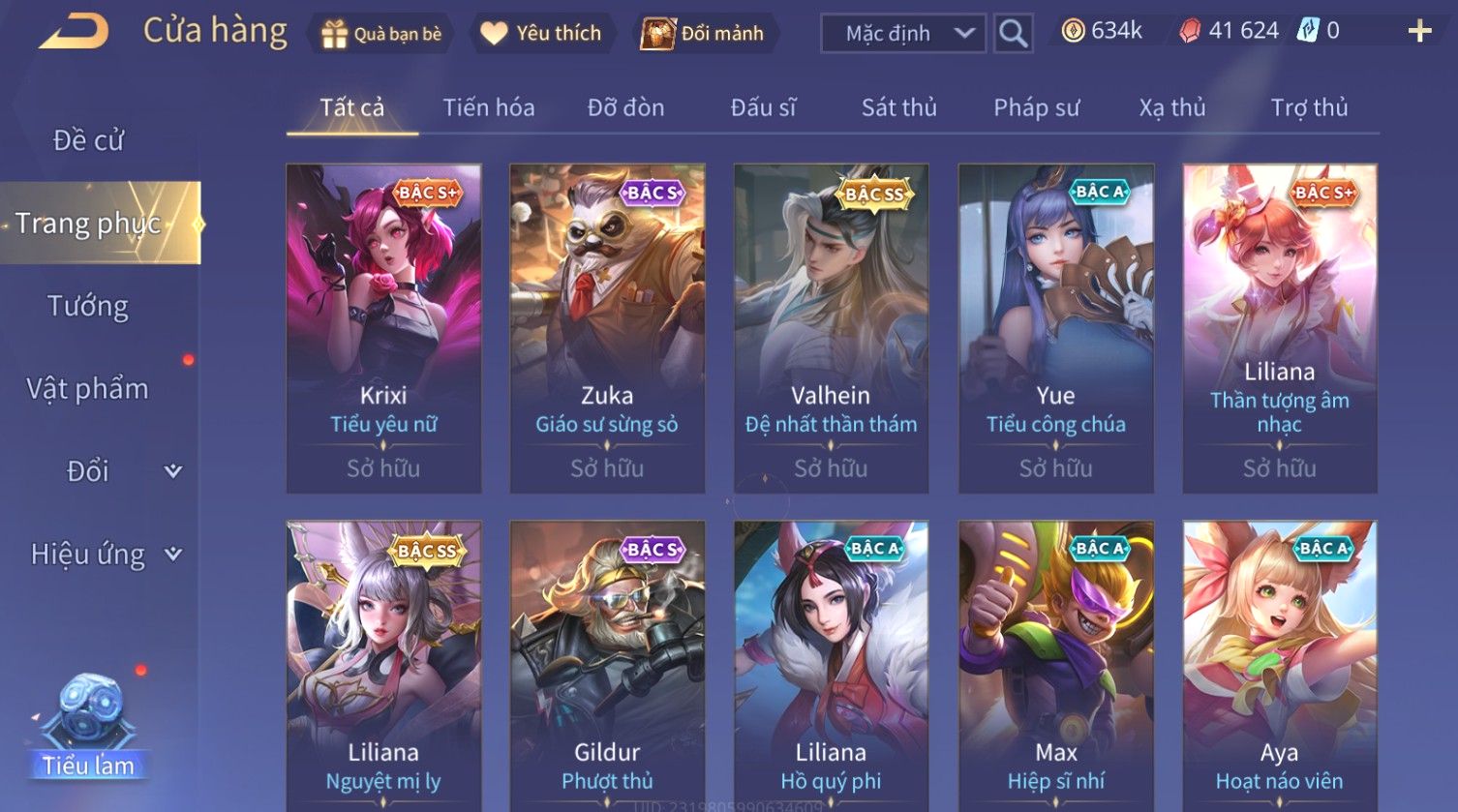
Task: Add currency with the plus button
Action: (1419, 32)
